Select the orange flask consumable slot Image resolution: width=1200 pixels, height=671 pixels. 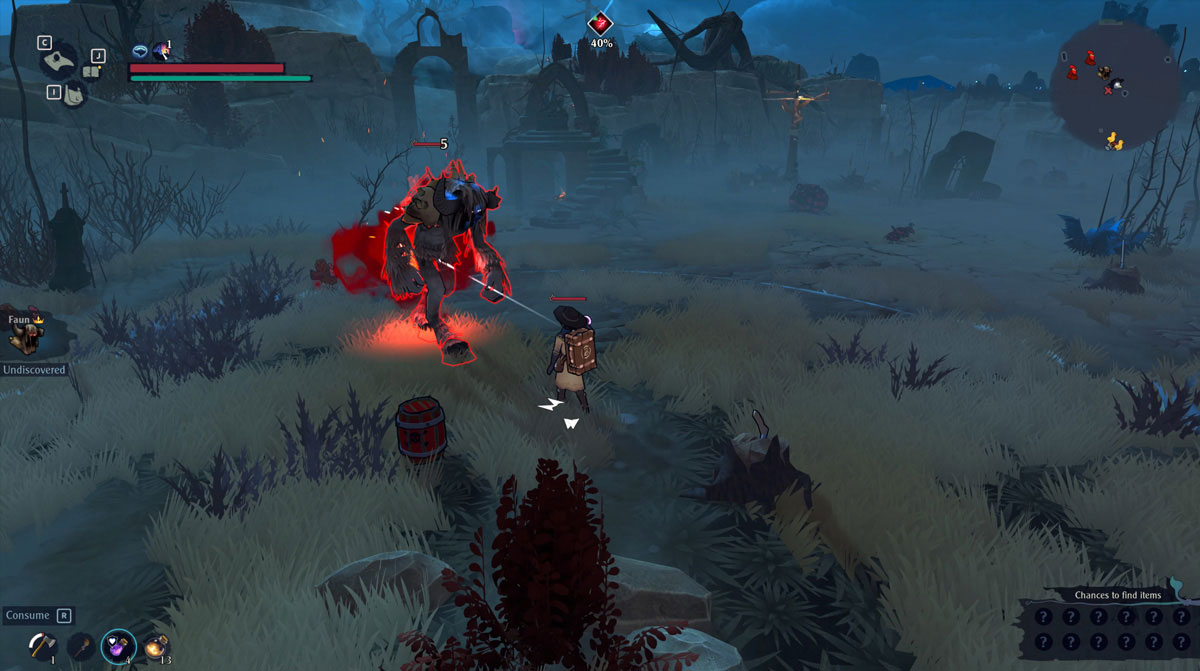[155, 646]
